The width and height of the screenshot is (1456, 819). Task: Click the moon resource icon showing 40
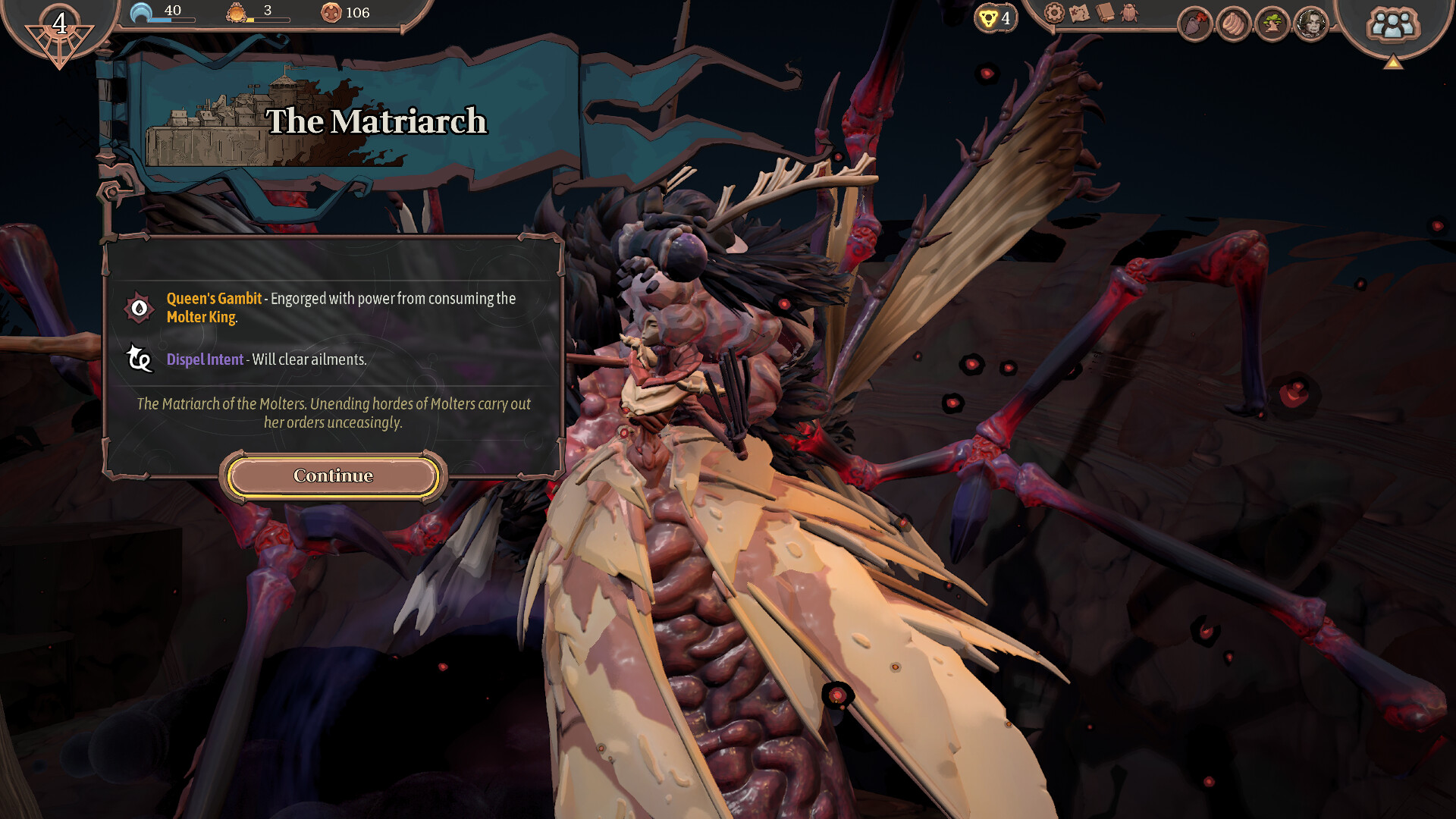click(140, 12)
